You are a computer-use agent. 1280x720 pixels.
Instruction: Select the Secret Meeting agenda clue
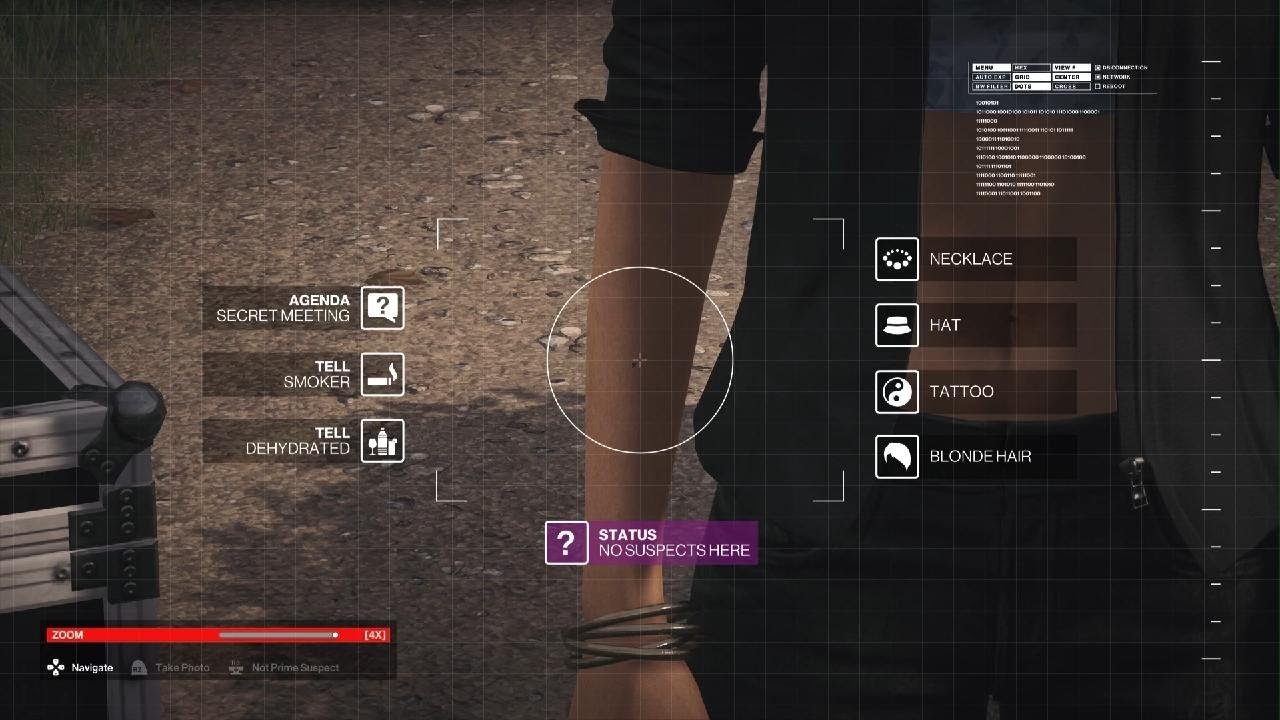click(x=304, y=308)
